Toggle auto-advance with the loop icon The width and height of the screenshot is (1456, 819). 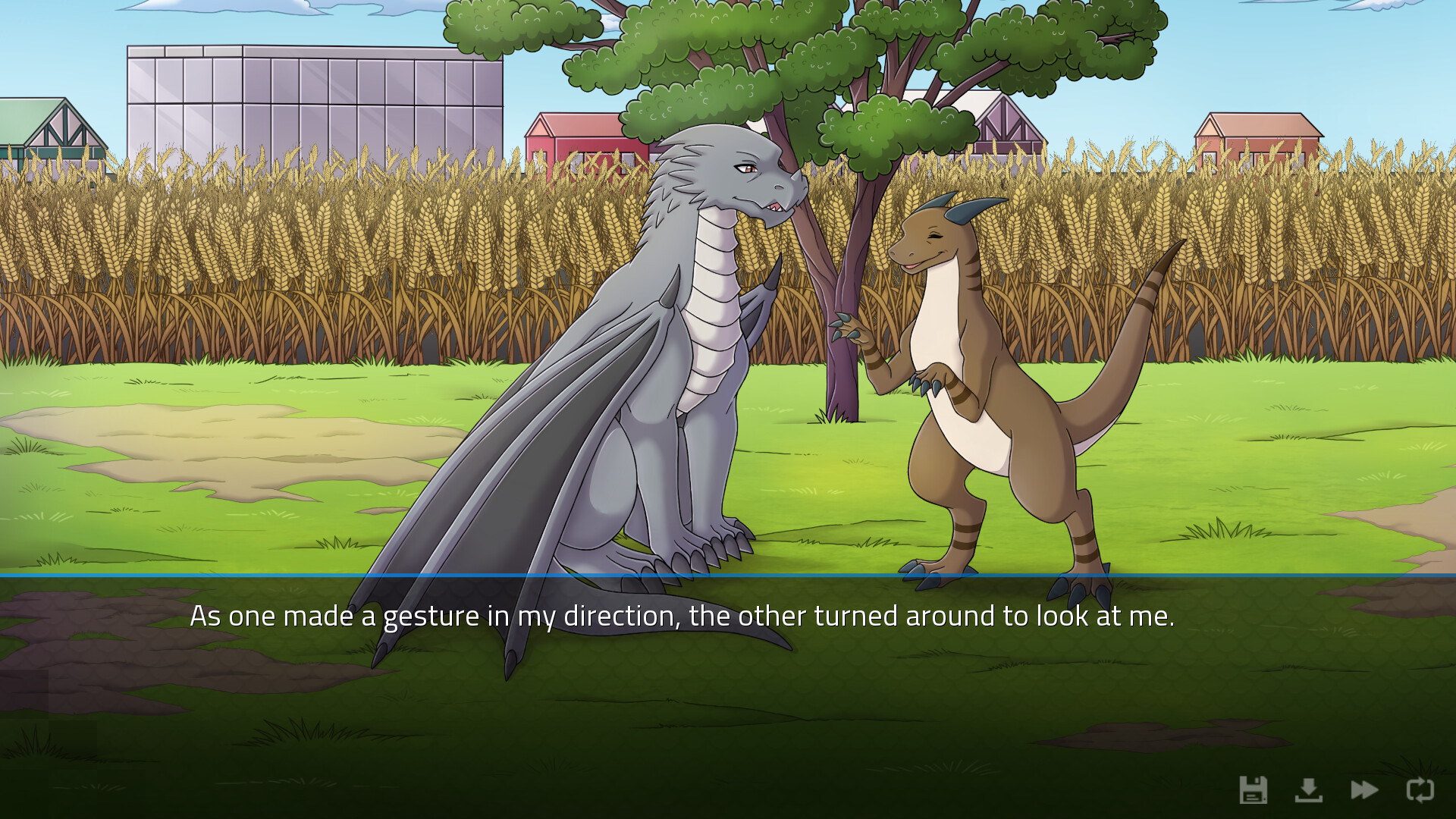point(1420,791)
